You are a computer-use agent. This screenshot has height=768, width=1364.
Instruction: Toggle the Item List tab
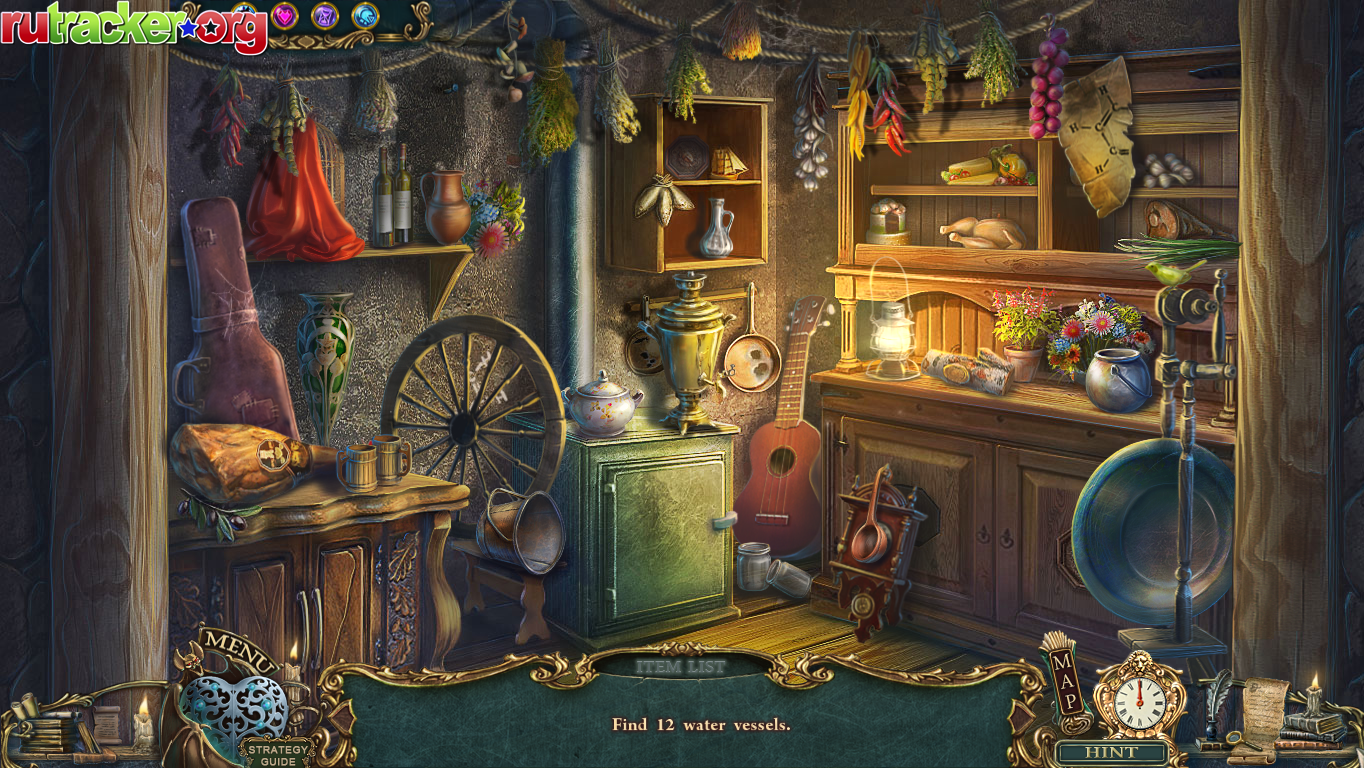(681, 665)
